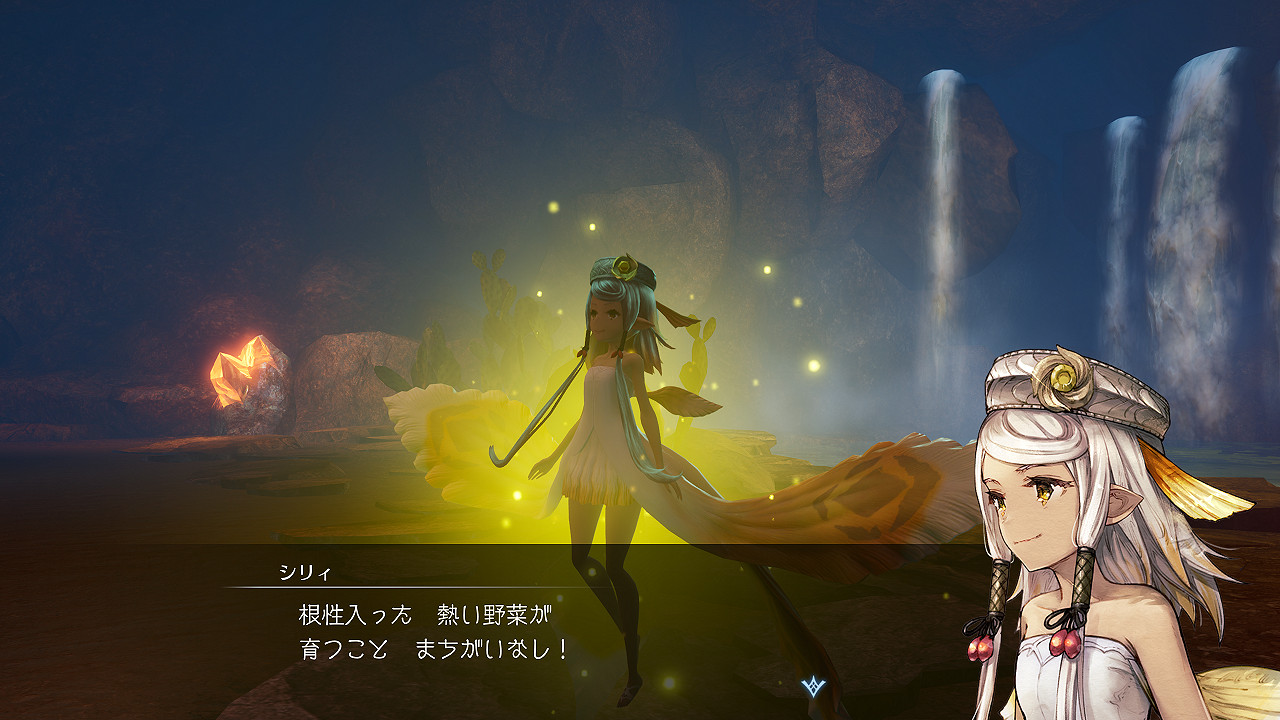The image size is (1280, 720).
Task: Click the white underline beneath the speaker name
Action: tap(400, 588)
